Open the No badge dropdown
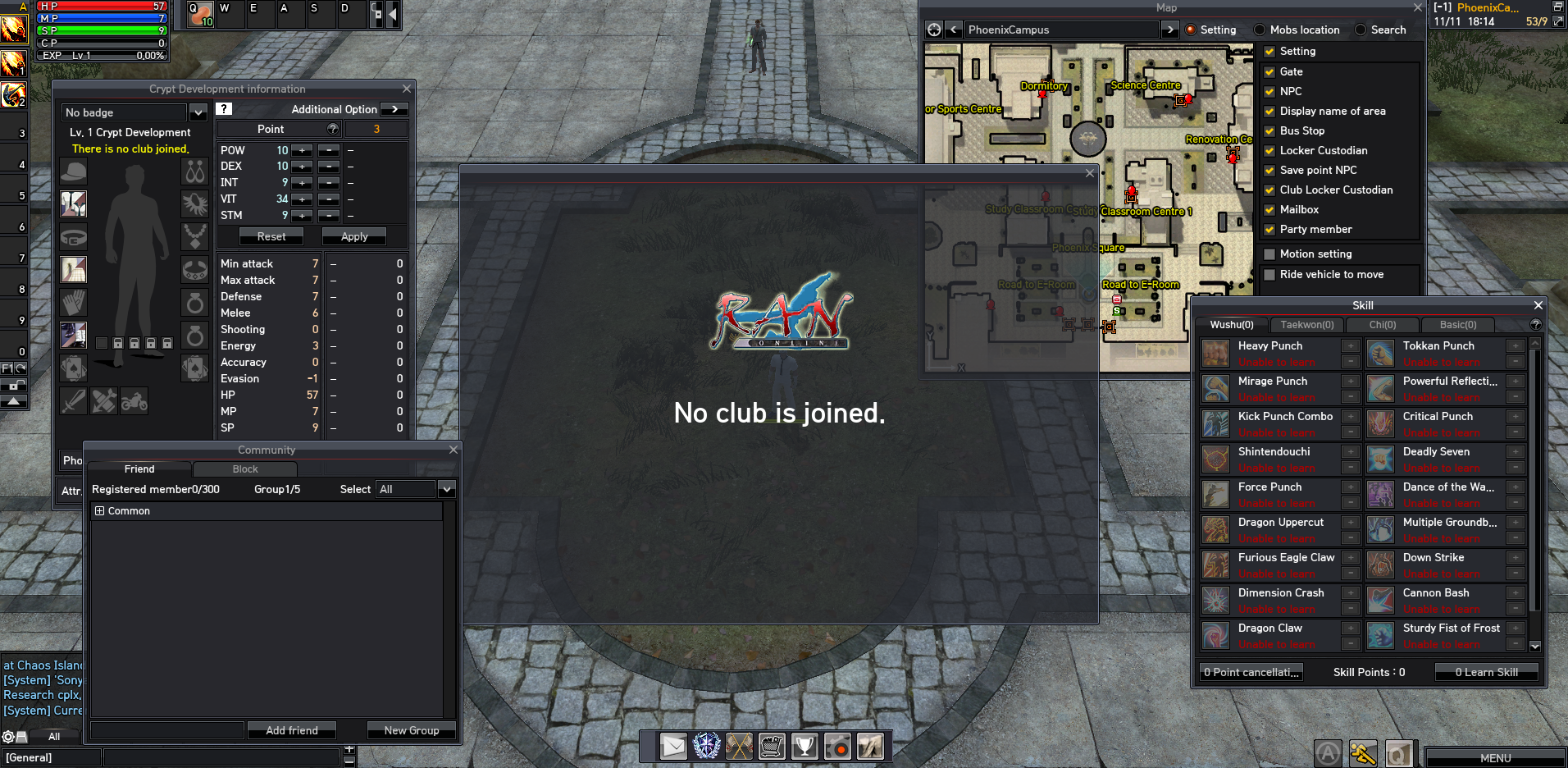 click(x=198, y=112)
